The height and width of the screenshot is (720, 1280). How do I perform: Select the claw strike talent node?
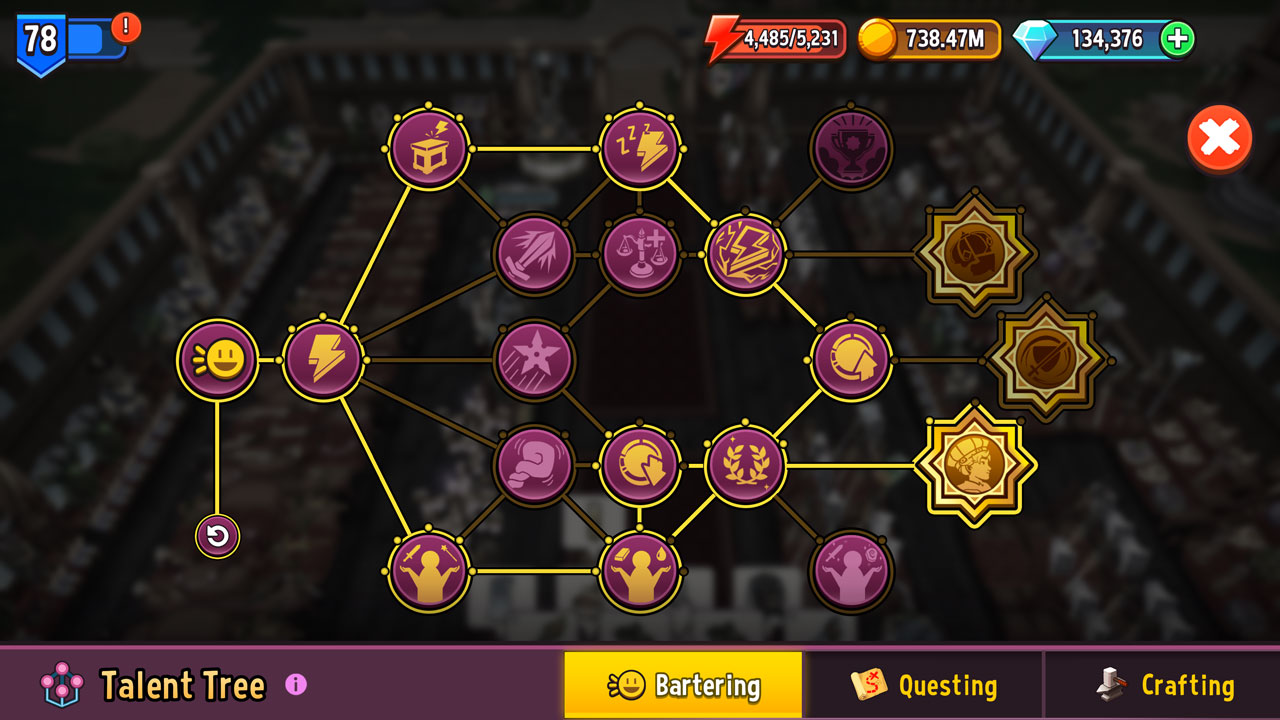[x=535, y=252]
